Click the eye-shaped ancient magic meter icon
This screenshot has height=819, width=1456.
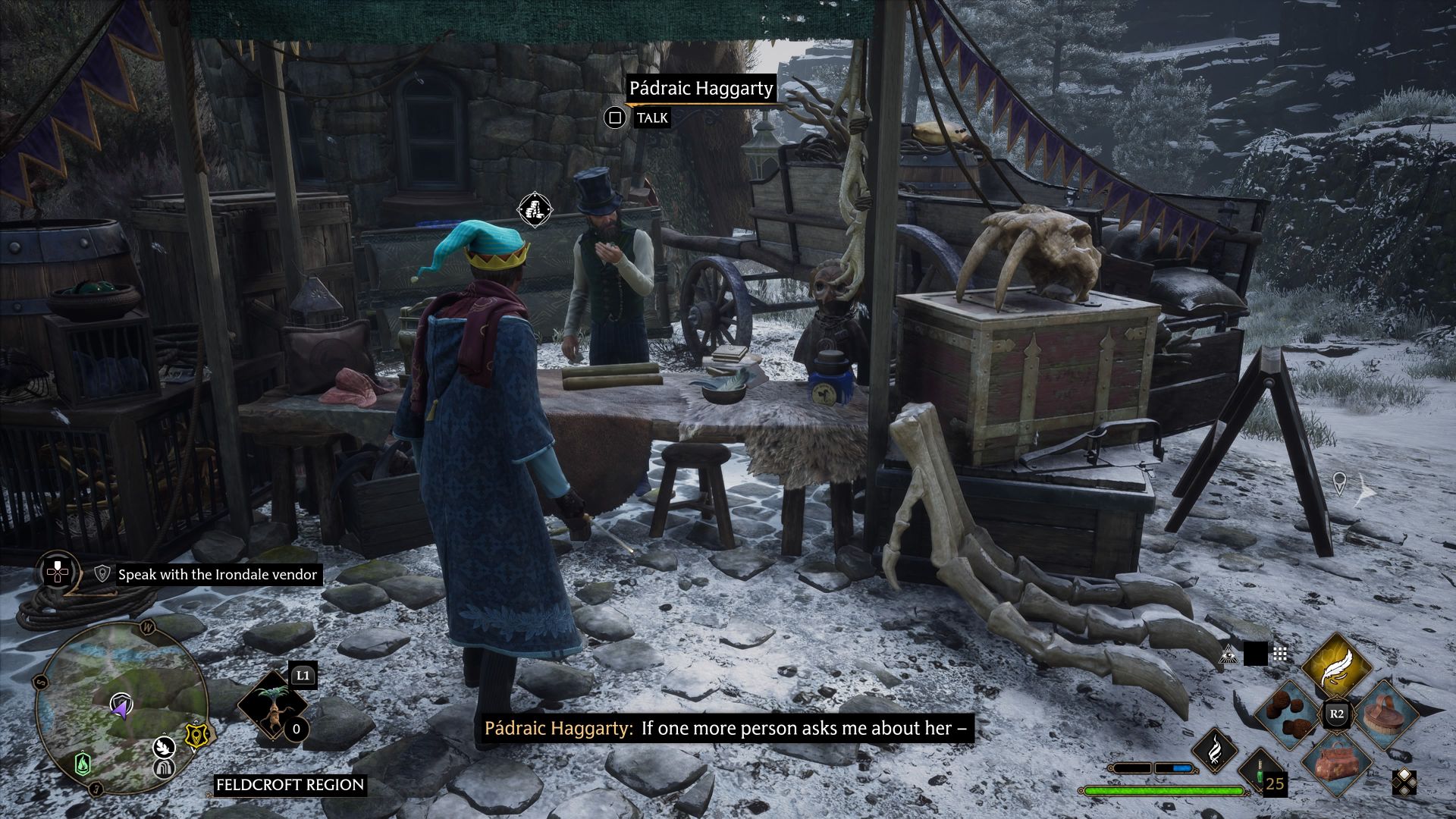1227,655
